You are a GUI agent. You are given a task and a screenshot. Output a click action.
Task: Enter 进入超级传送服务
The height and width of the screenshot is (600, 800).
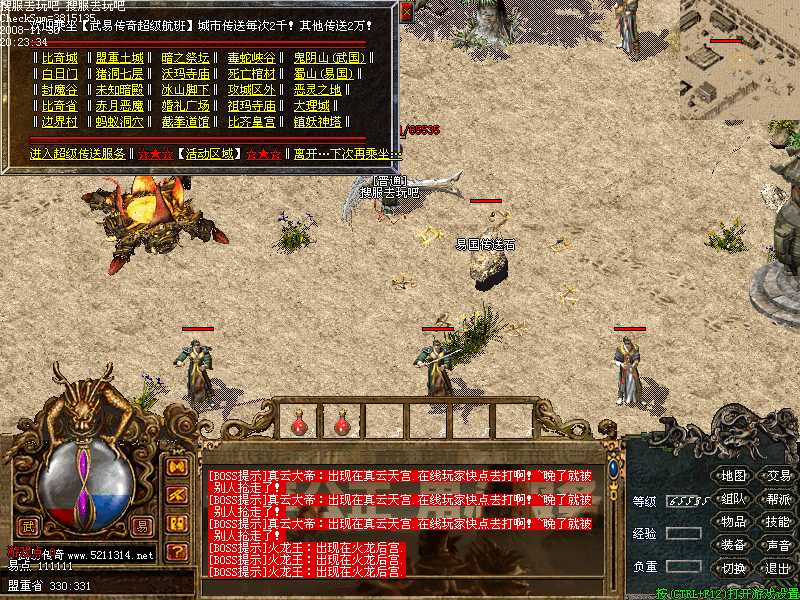click(78, 154)
